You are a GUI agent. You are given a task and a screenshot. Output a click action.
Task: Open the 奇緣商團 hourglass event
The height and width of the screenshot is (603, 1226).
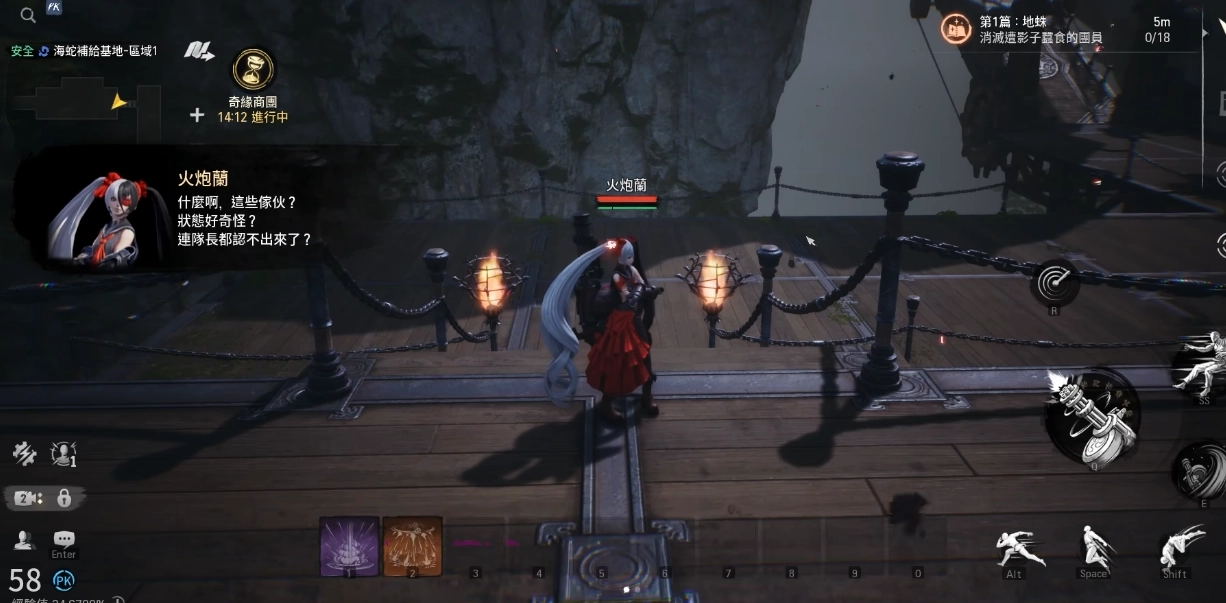coord(253,69)
